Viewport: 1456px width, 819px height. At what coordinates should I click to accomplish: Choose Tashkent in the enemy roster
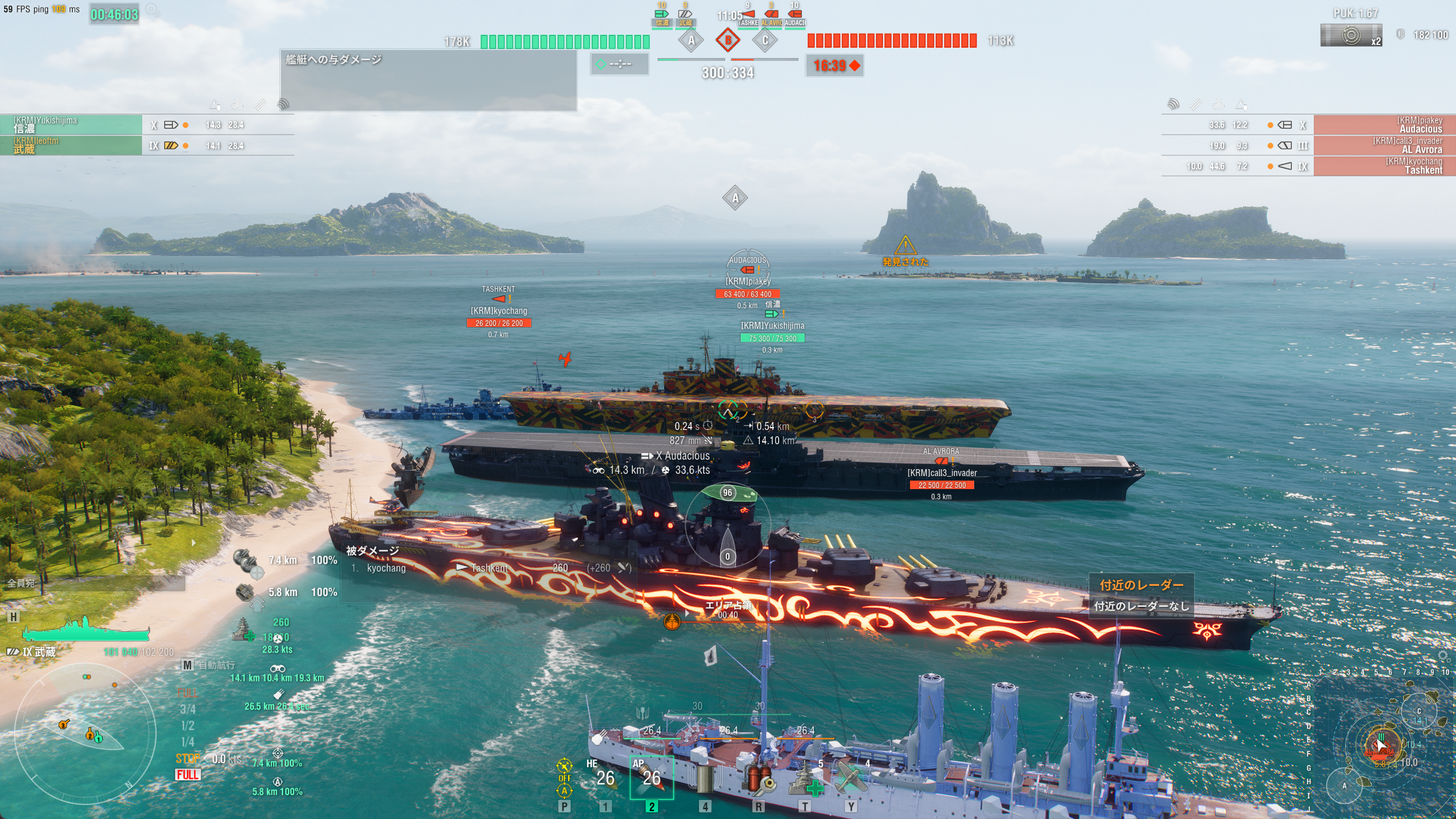(1384, 166)
